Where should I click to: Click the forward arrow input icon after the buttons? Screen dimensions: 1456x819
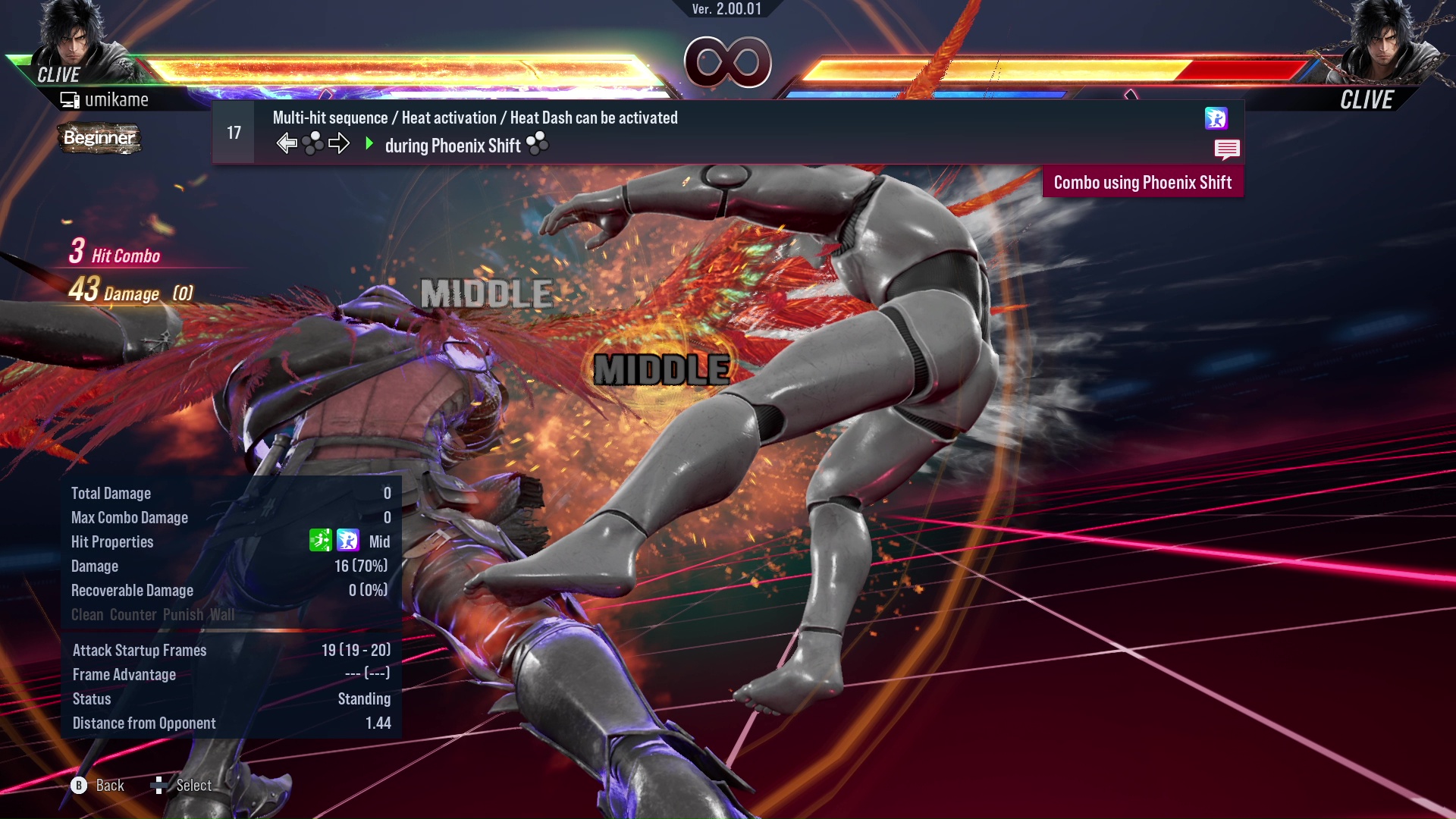[340, 142]
